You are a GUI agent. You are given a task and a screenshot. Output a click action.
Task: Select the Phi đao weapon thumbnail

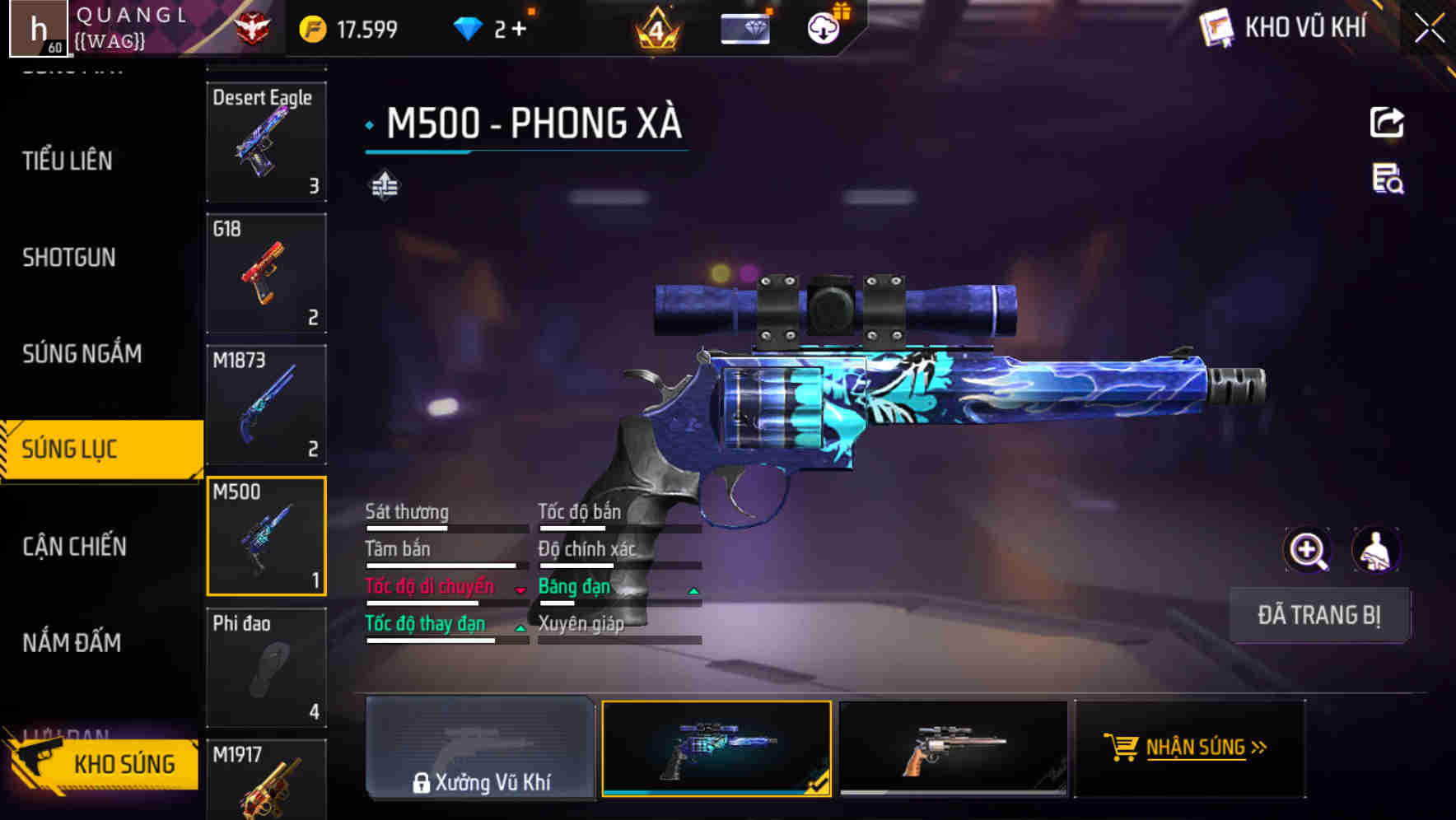(x=266, y=669)
